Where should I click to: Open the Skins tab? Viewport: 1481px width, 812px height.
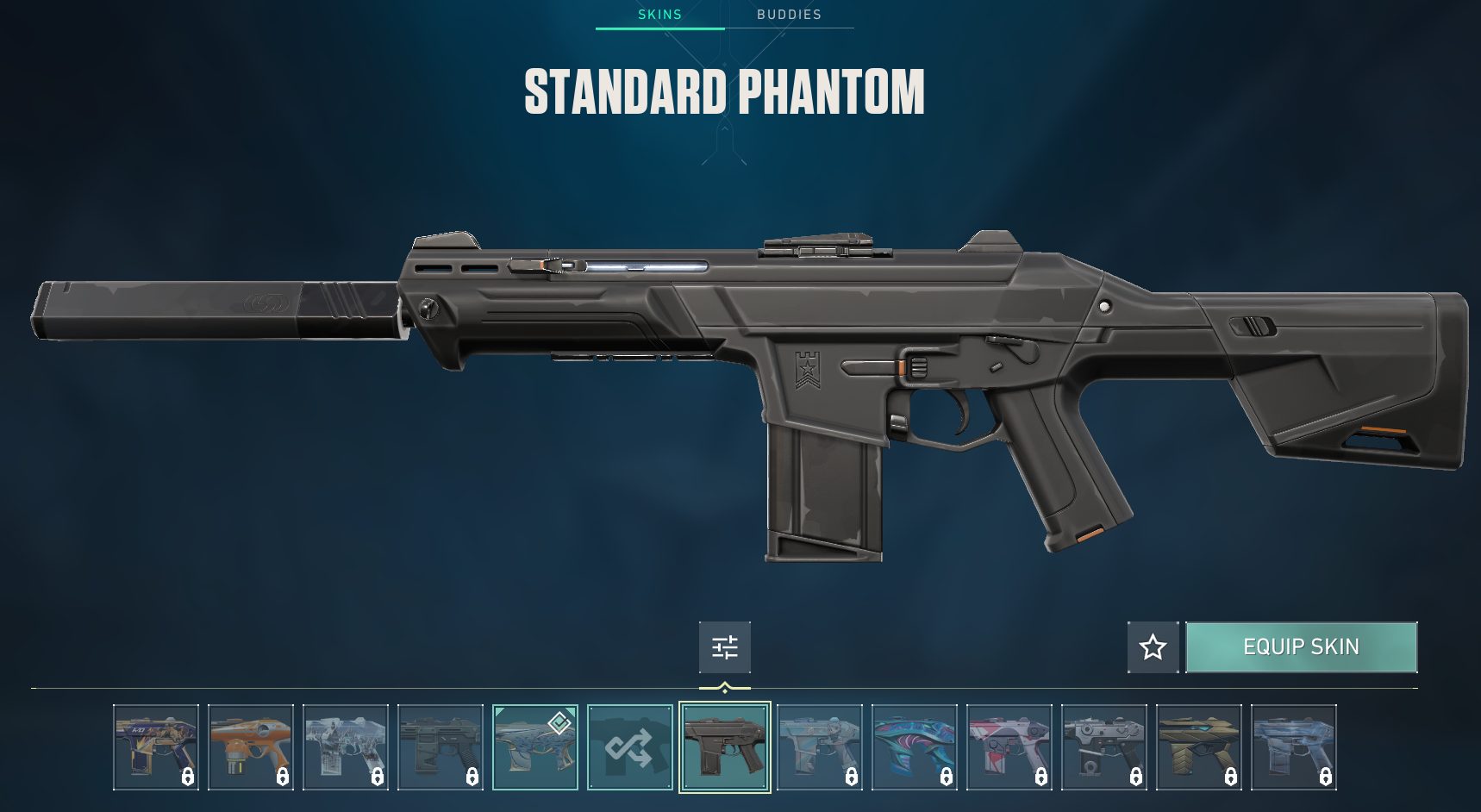[x=659, y=15]
